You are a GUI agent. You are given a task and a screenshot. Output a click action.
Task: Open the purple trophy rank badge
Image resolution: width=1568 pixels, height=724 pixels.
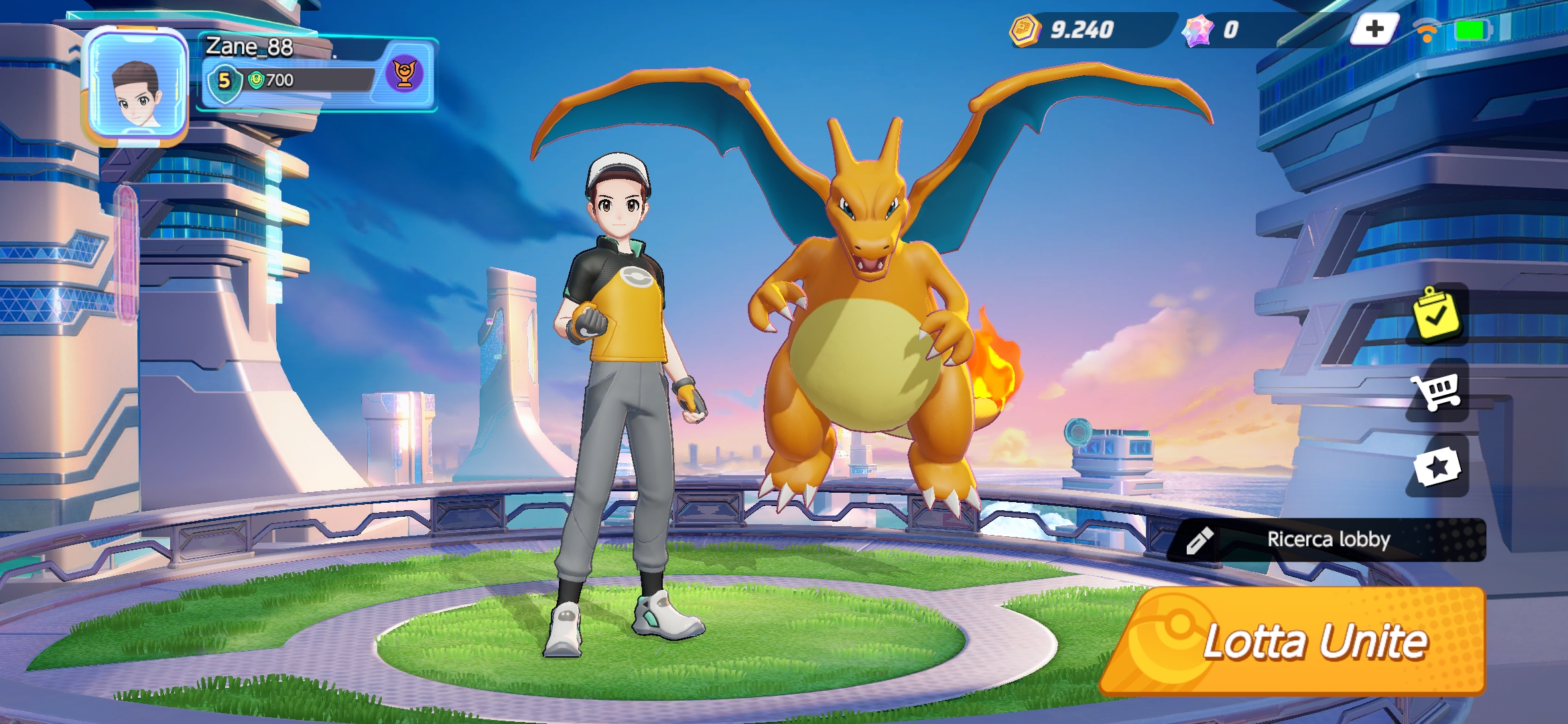(x=405, y=73)
